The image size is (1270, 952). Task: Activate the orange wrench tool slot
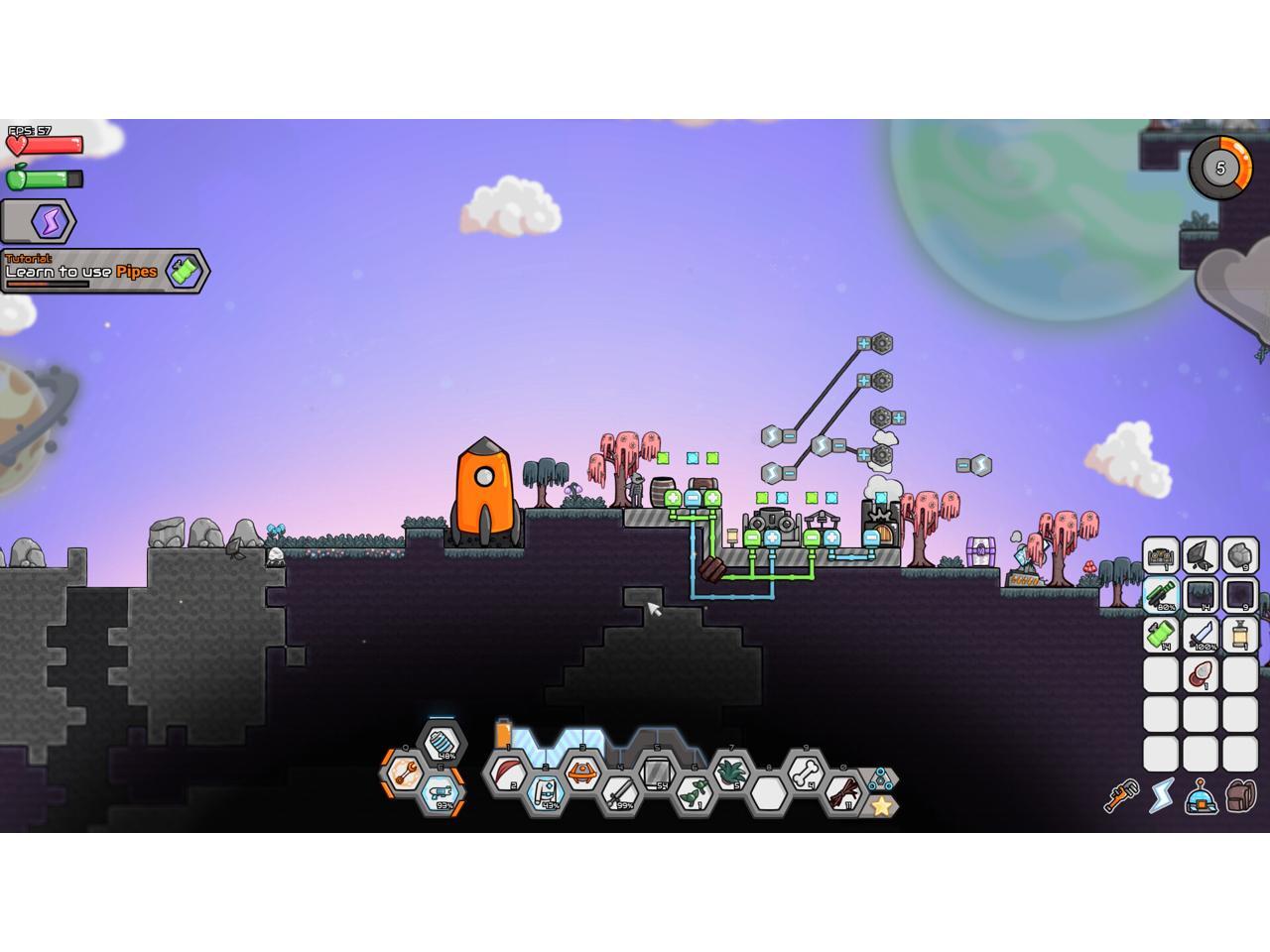(x=404, y=772)
